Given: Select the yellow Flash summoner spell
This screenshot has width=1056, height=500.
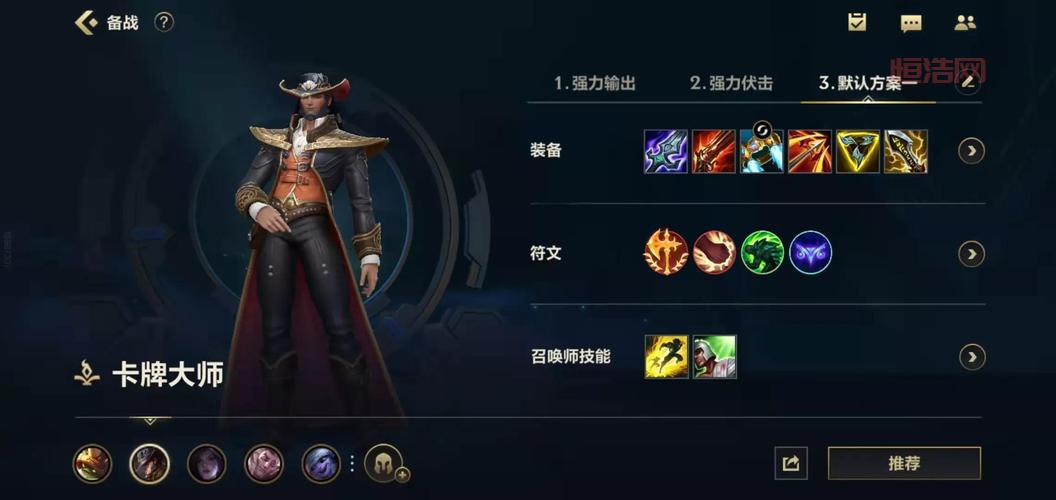Looking at the screenshot, I should pos(666,357).
